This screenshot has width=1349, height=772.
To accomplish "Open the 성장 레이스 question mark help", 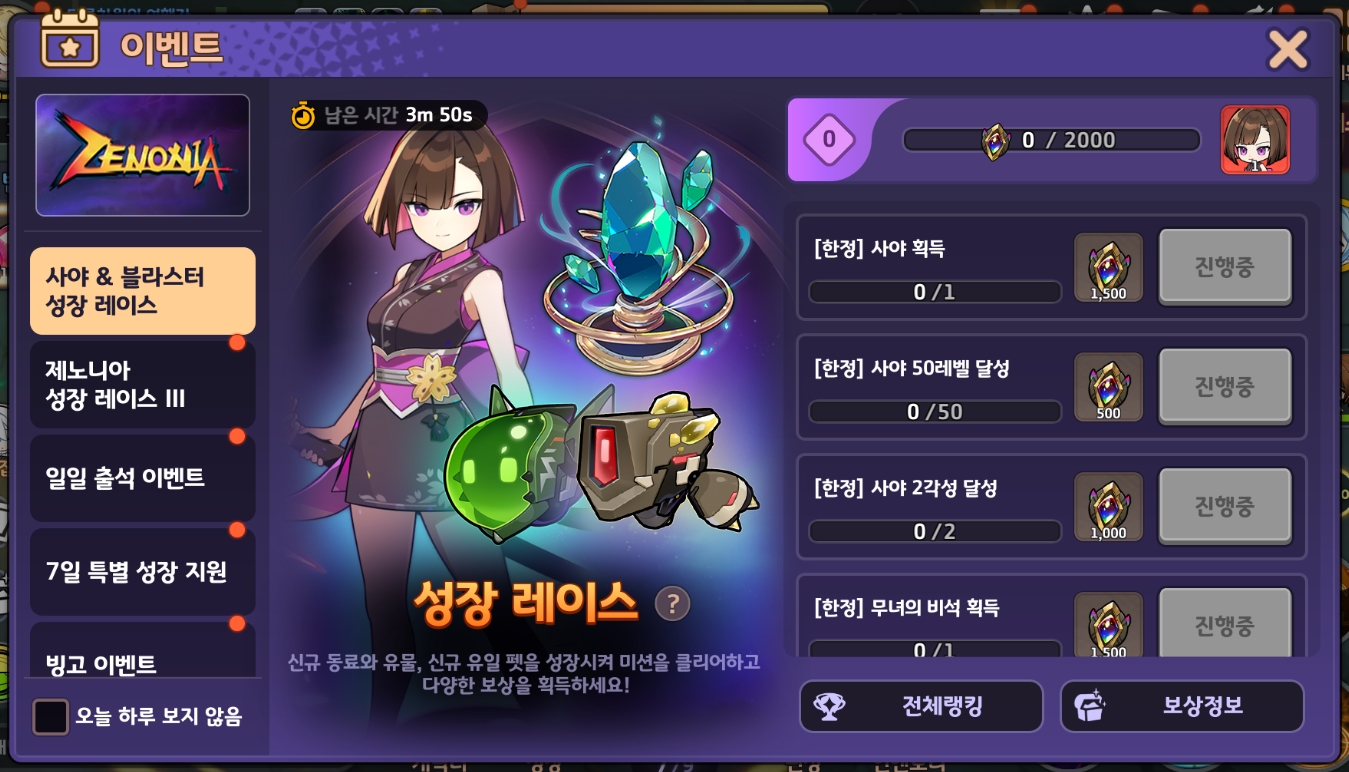I will point(672,603).
